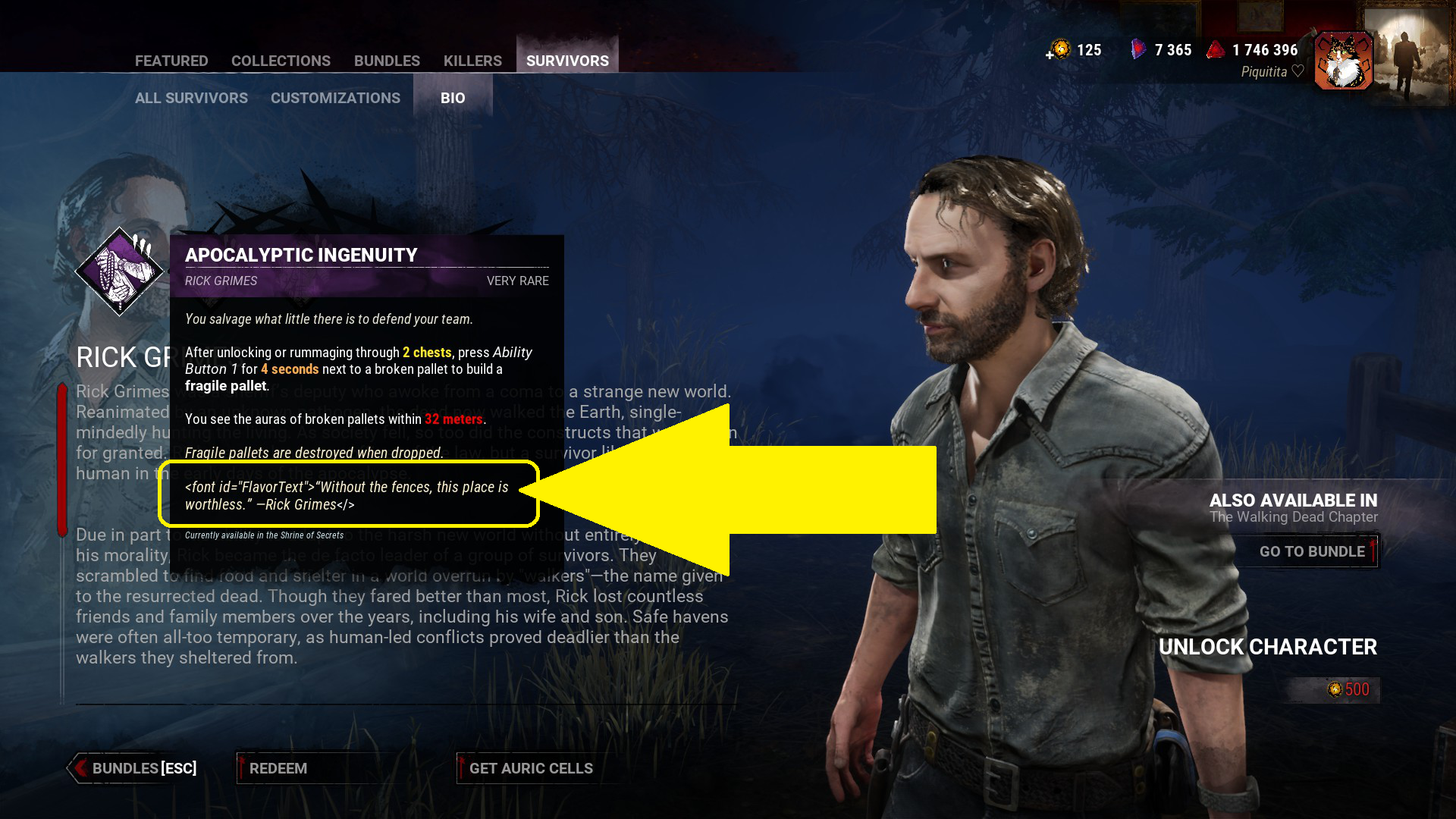Click the golden Auric Cells coin icon
This screenshot has height=819, width=1456.
(1059, 49)
